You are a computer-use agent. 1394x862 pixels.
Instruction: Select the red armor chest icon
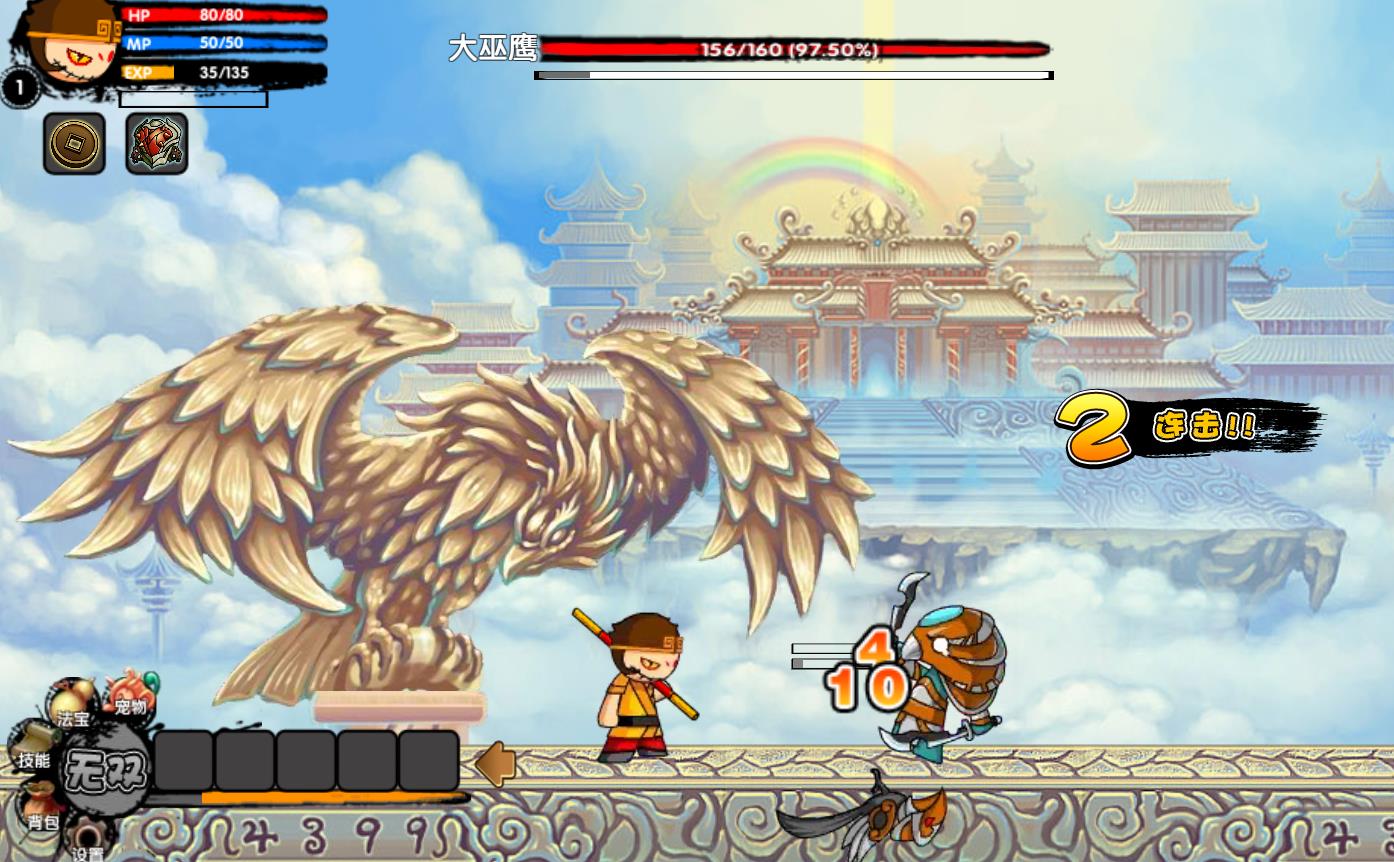(x=157, y=144)
